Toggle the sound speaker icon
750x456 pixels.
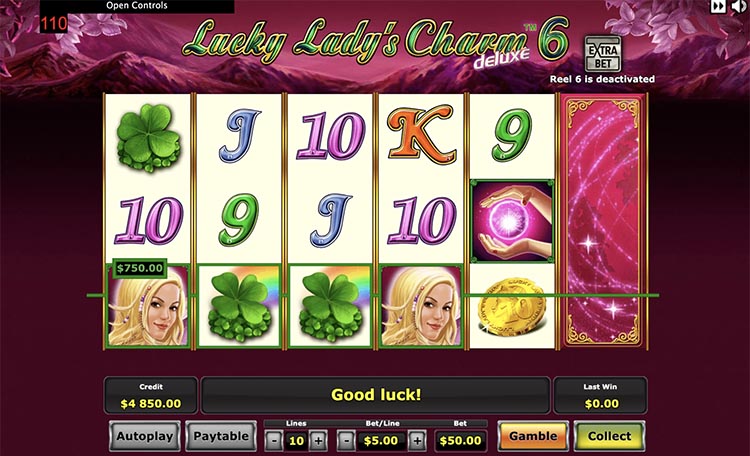tap(740, 6)
